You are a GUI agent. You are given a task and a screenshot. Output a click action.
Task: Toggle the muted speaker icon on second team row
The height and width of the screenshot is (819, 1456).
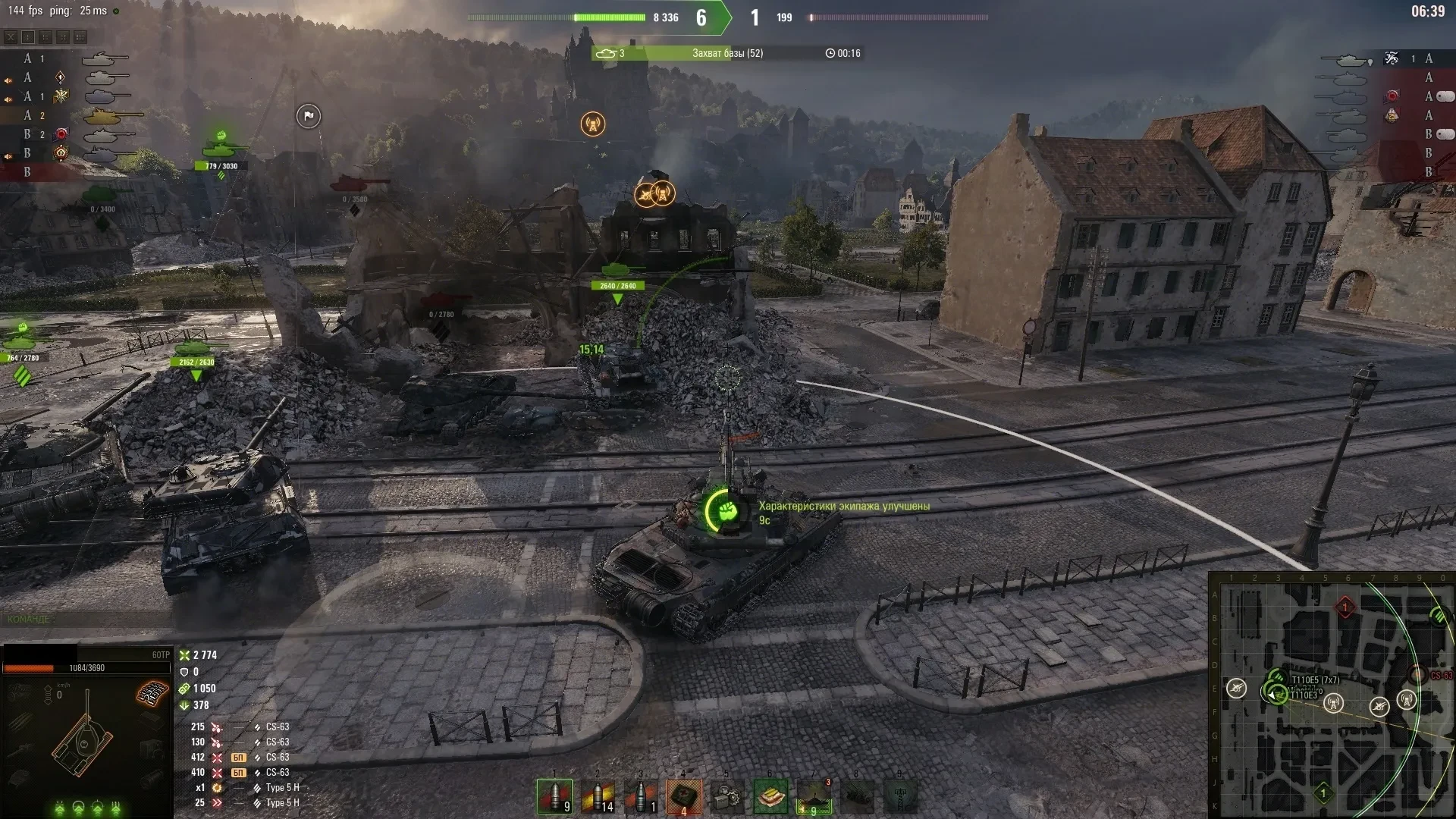[x=8, y=80]
